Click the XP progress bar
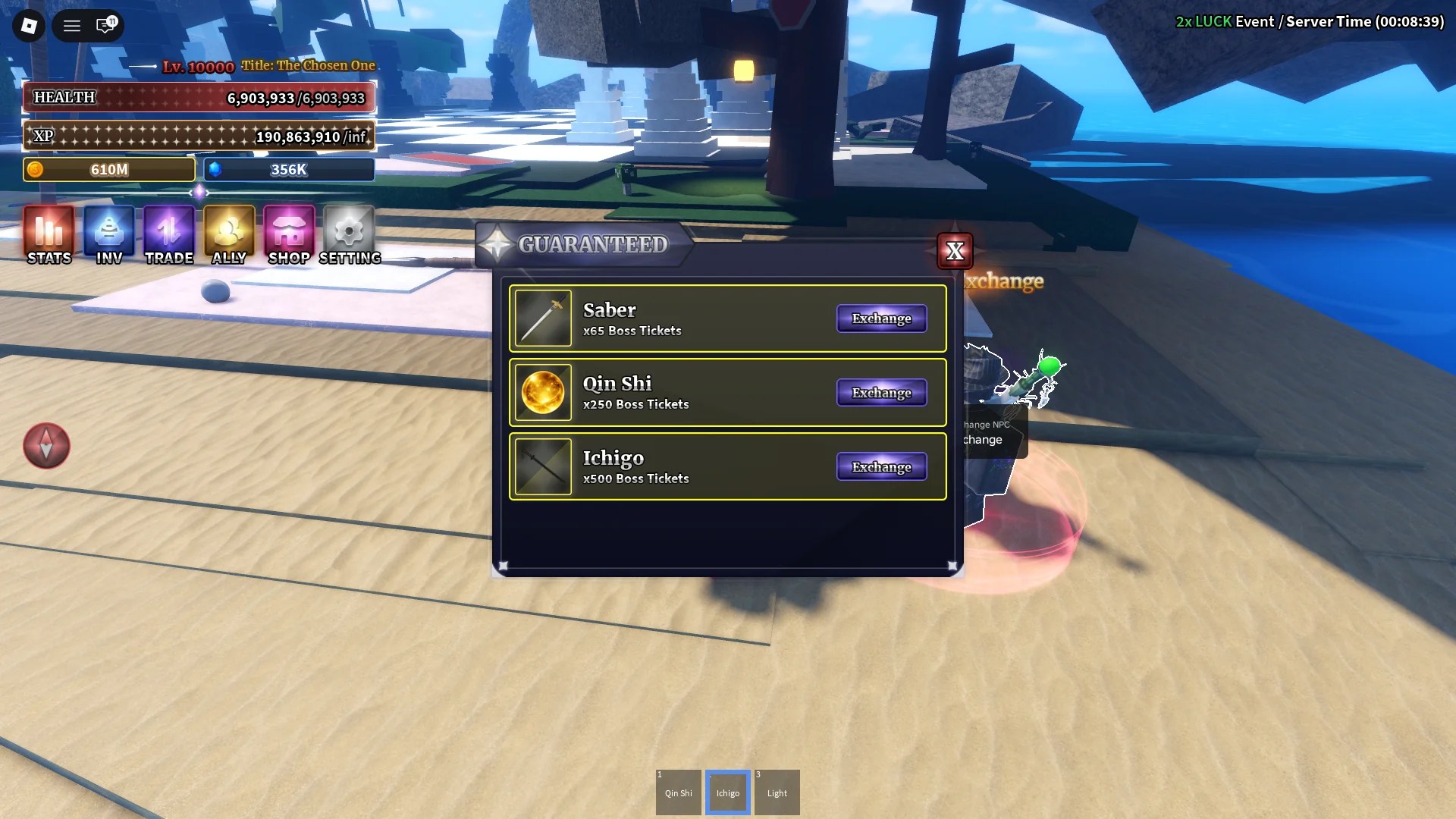The image size is (1456, 819). tap(199, 136)
